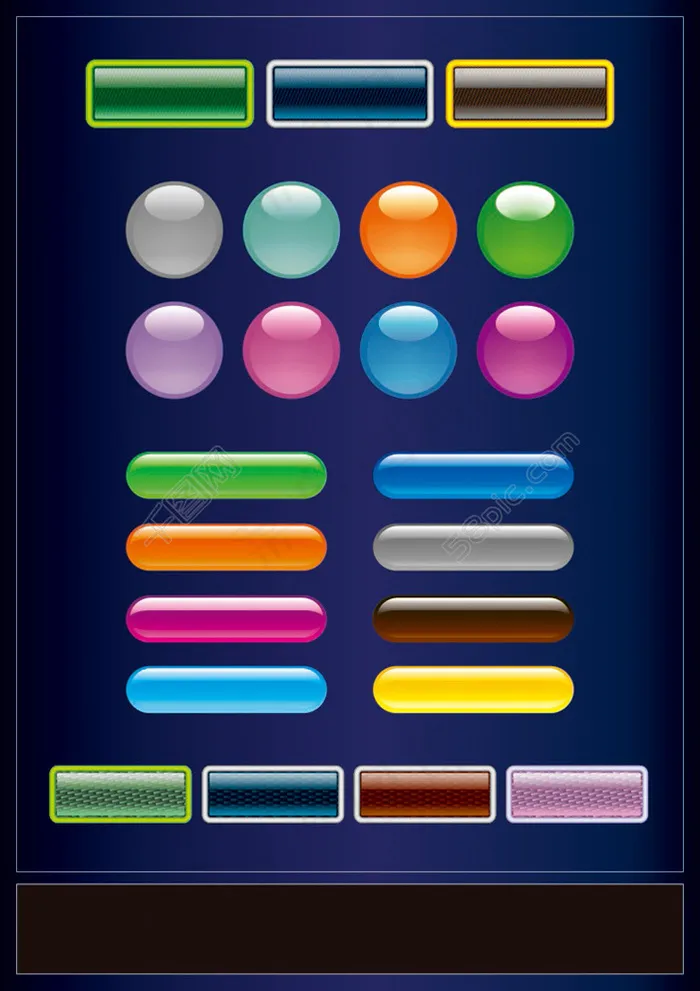Image resolution: width=700 pixels, height=991 pixels.
Task: Choose the small red-brown rectangular button
Action: [425, 794]
